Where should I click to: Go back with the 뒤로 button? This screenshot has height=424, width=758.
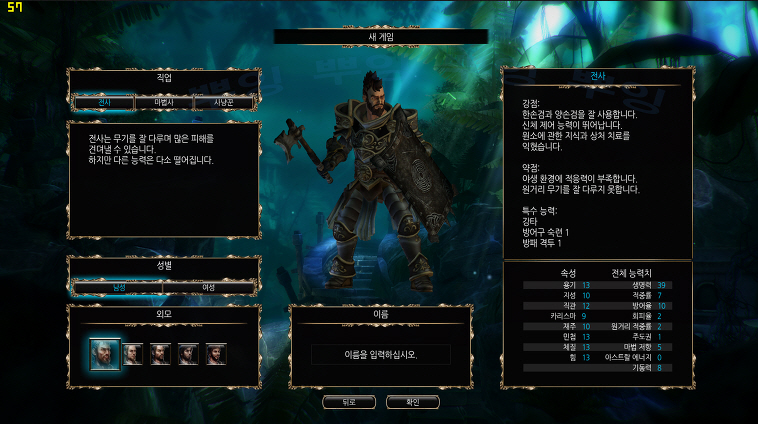tap(348, 402)
